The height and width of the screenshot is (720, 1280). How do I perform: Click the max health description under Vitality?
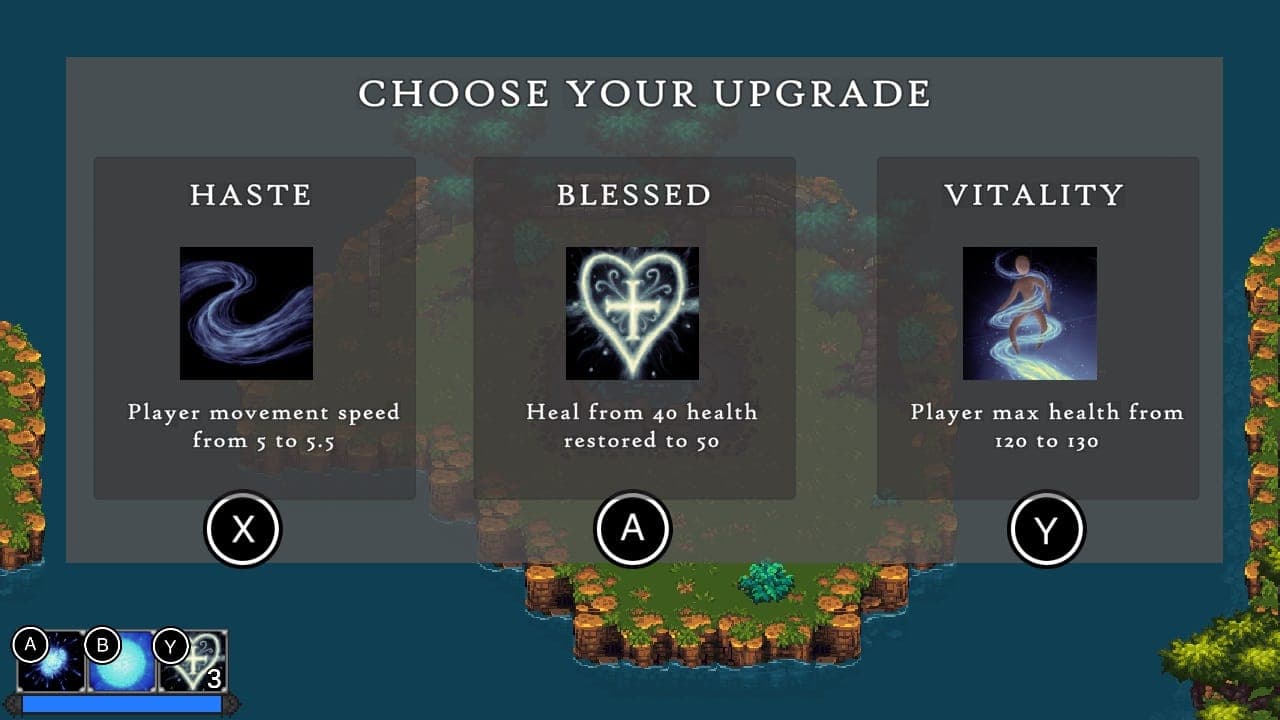[1044, 424]
